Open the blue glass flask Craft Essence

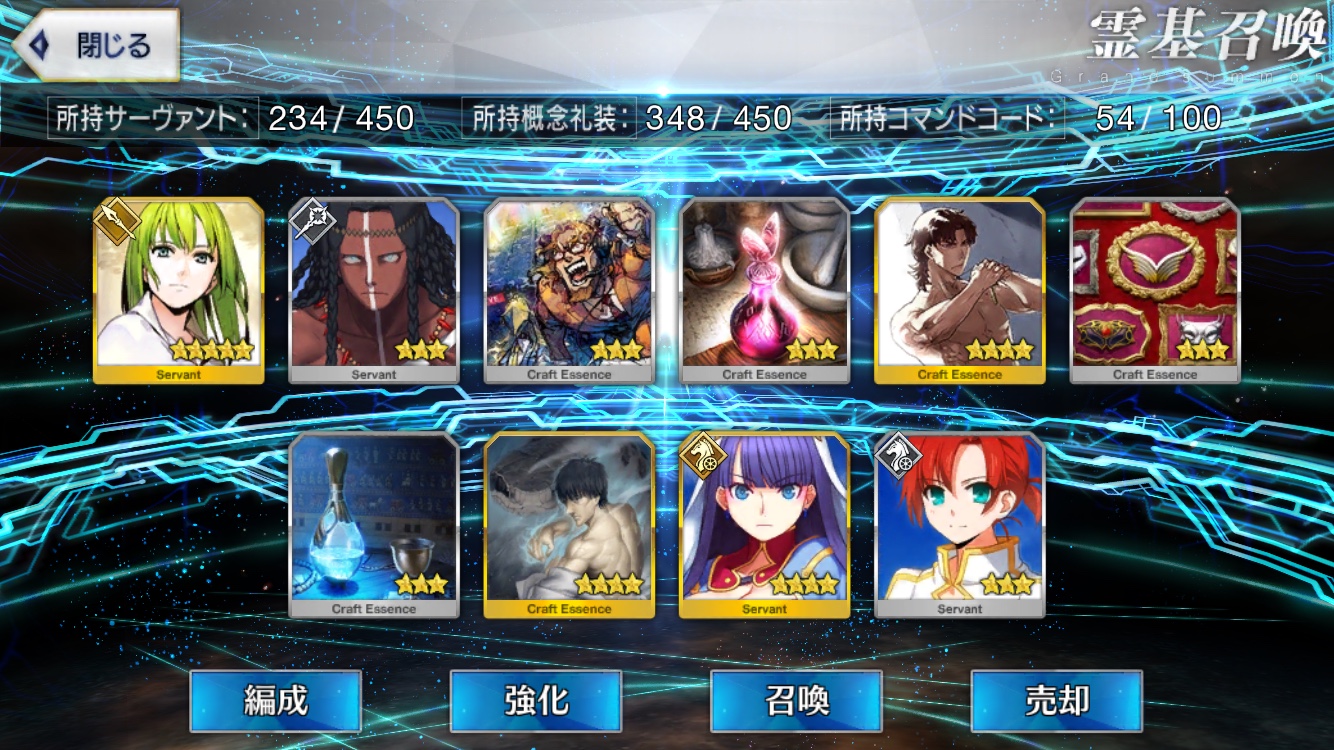(374, 525)
